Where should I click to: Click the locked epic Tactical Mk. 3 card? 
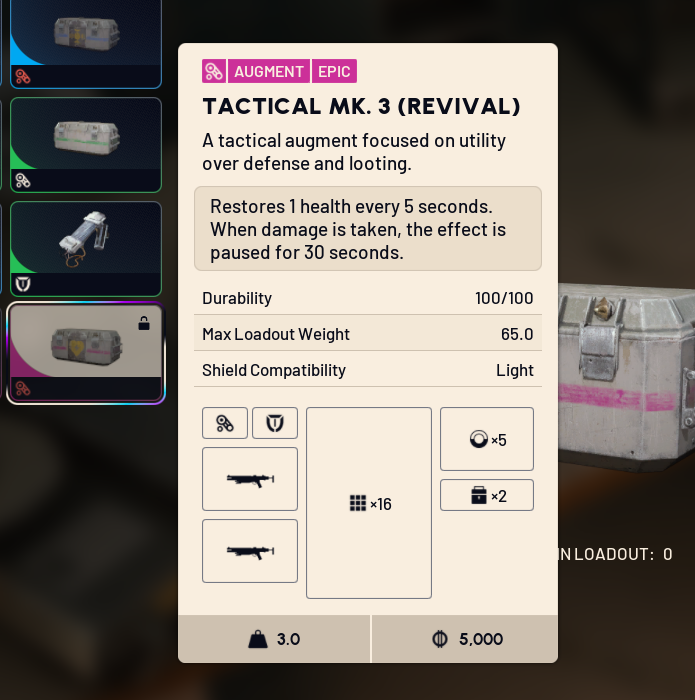click(85, 352)
